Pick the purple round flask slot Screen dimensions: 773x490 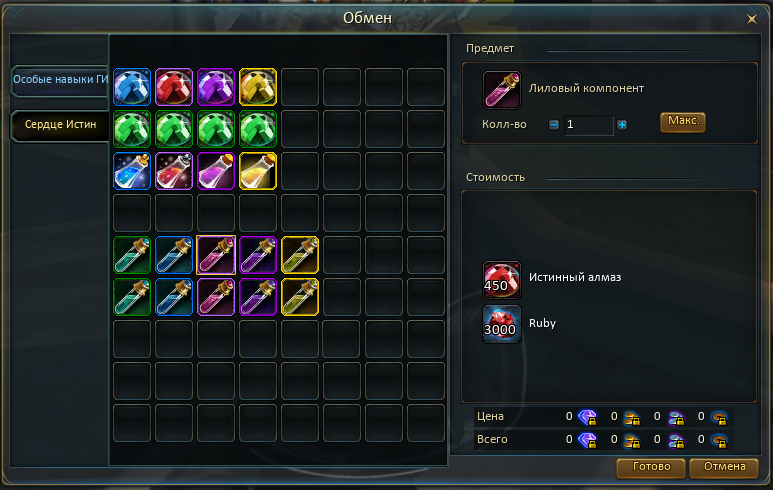216,171
